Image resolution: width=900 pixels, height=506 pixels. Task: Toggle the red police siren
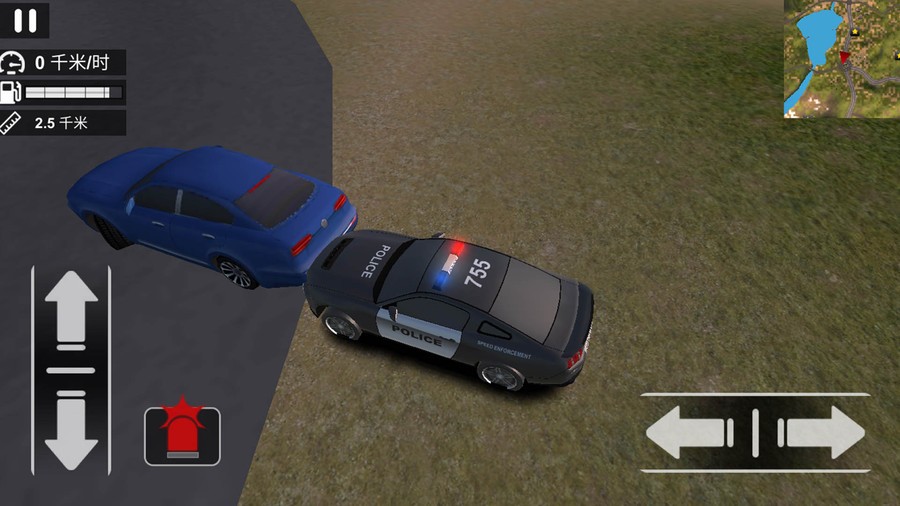(182, 435)
